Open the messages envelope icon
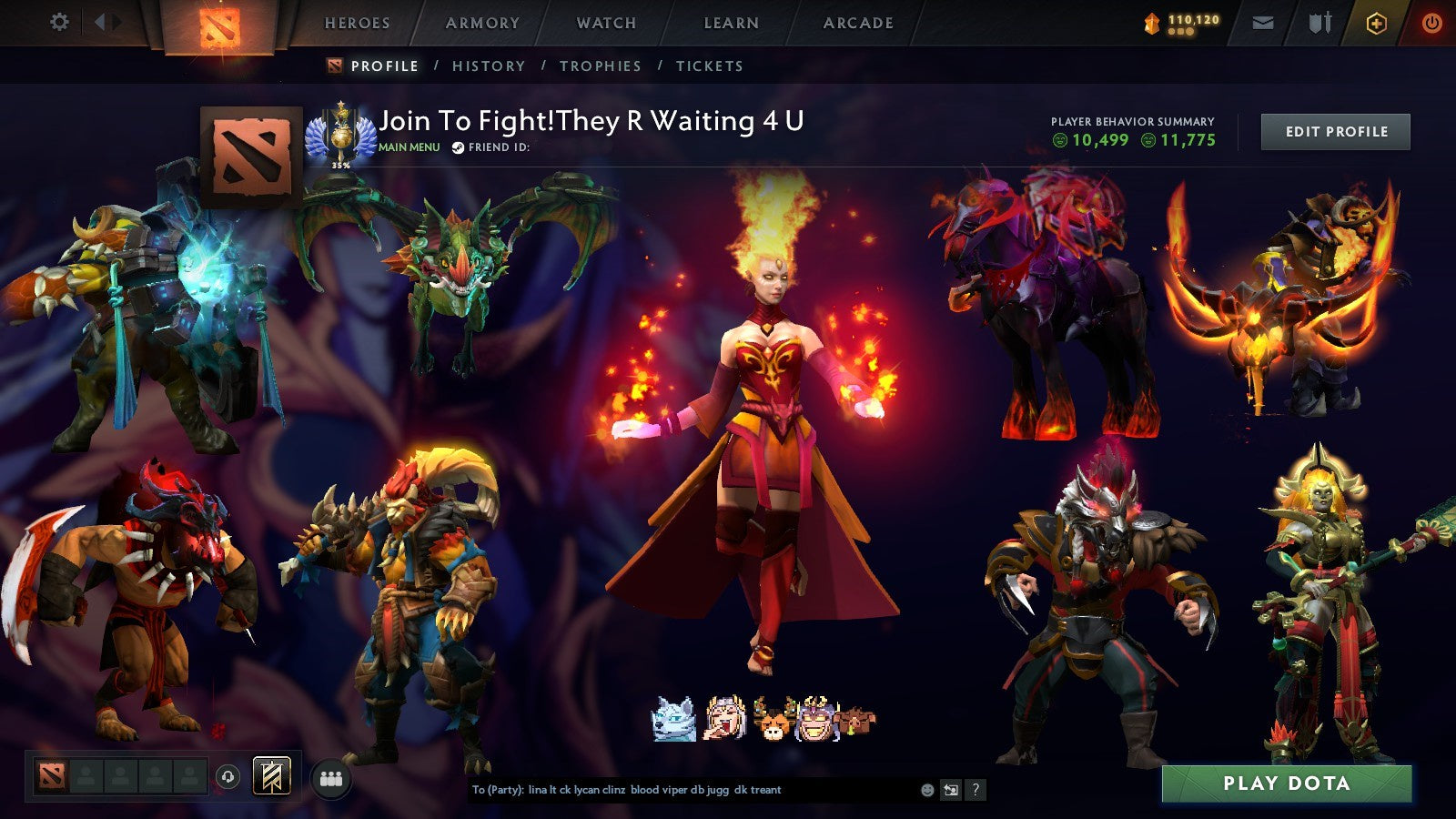The width and height of the screenshot is (1456, 819). 1261,23
